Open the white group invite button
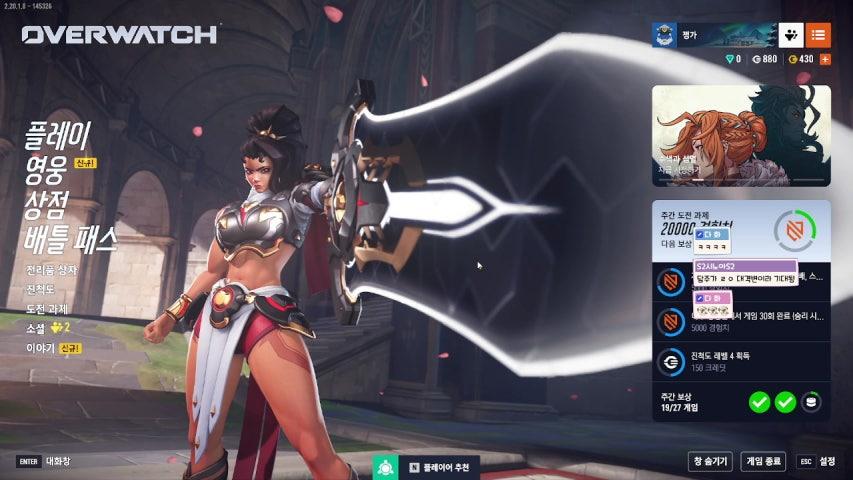This screenshot has height=480, width=853. (x=789, y=35)
